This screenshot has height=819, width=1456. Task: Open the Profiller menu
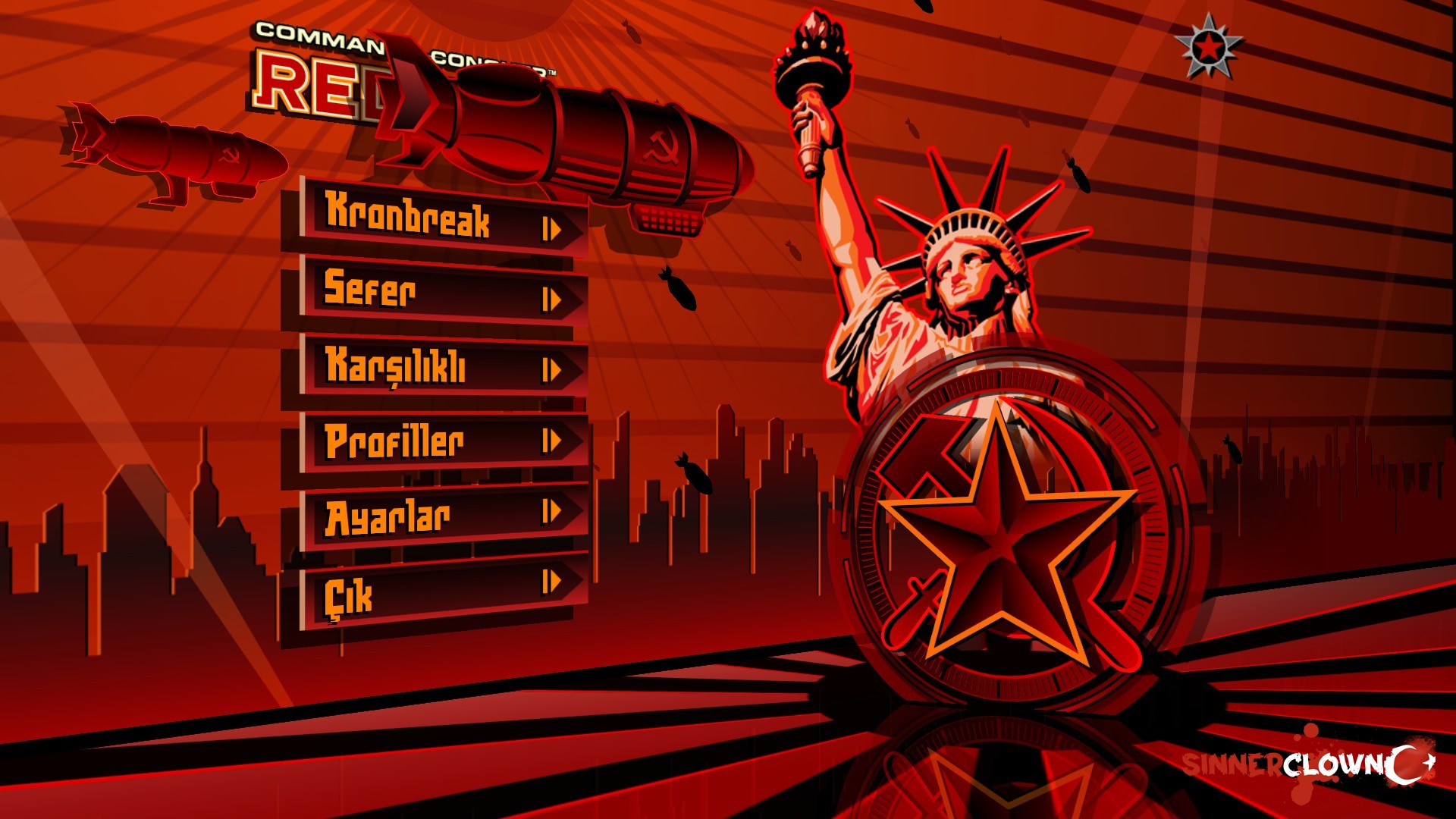(442, 441)
